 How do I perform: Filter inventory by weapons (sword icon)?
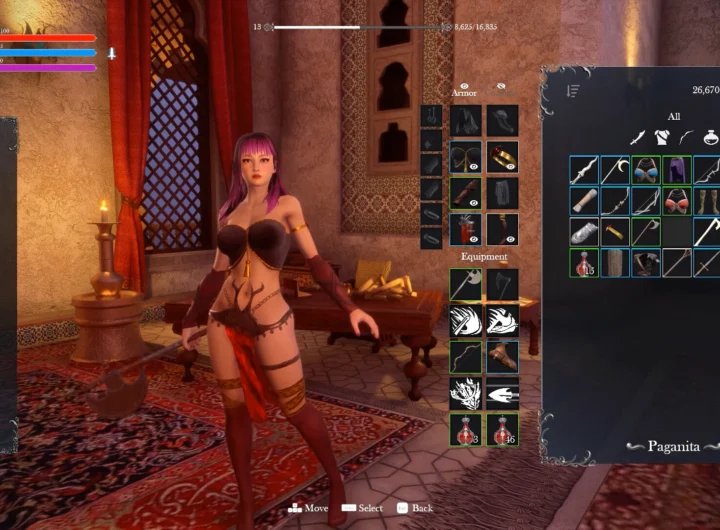(x=636, y=137)
